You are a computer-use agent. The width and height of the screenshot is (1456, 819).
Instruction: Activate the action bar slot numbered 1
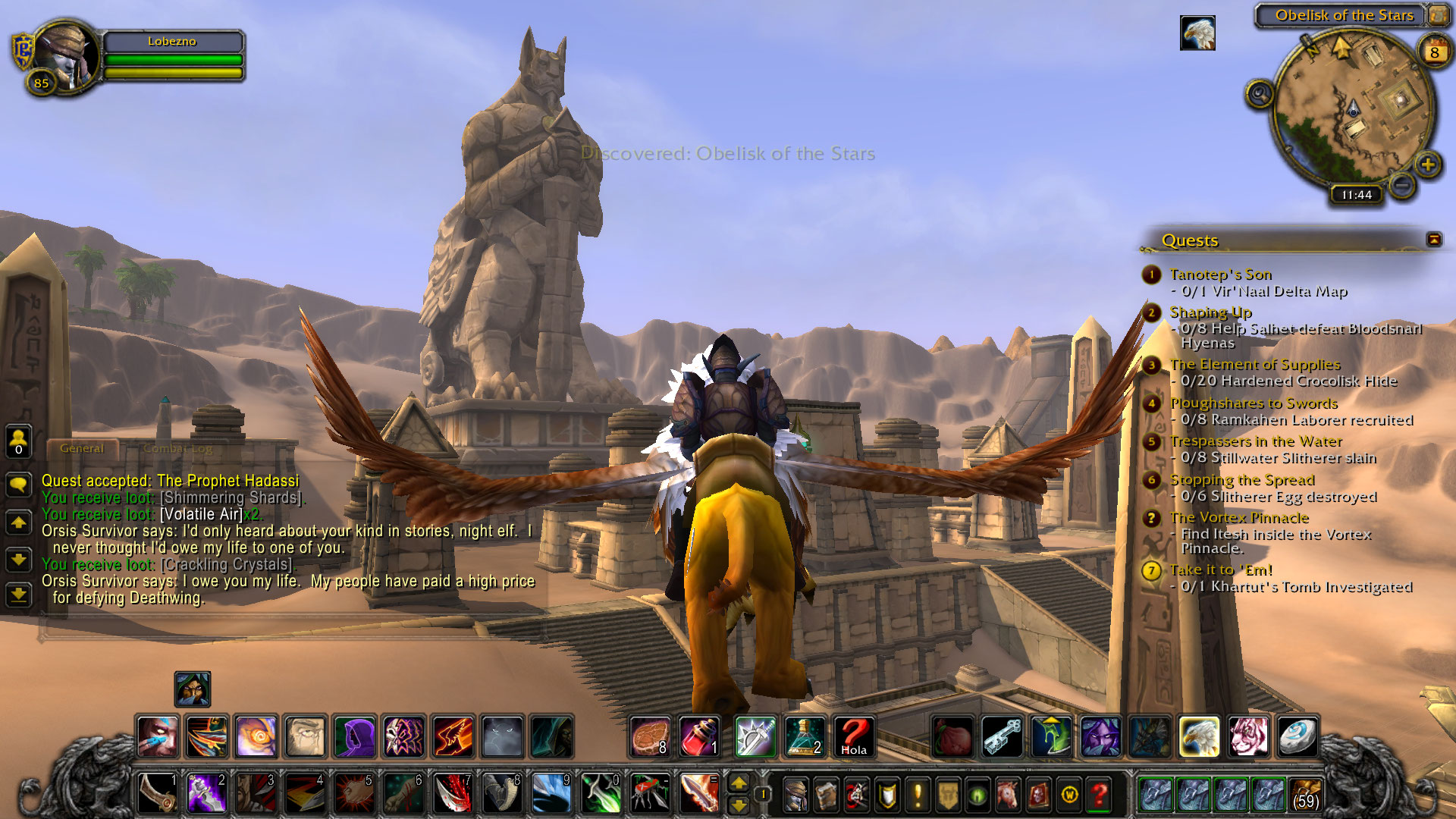158,793
